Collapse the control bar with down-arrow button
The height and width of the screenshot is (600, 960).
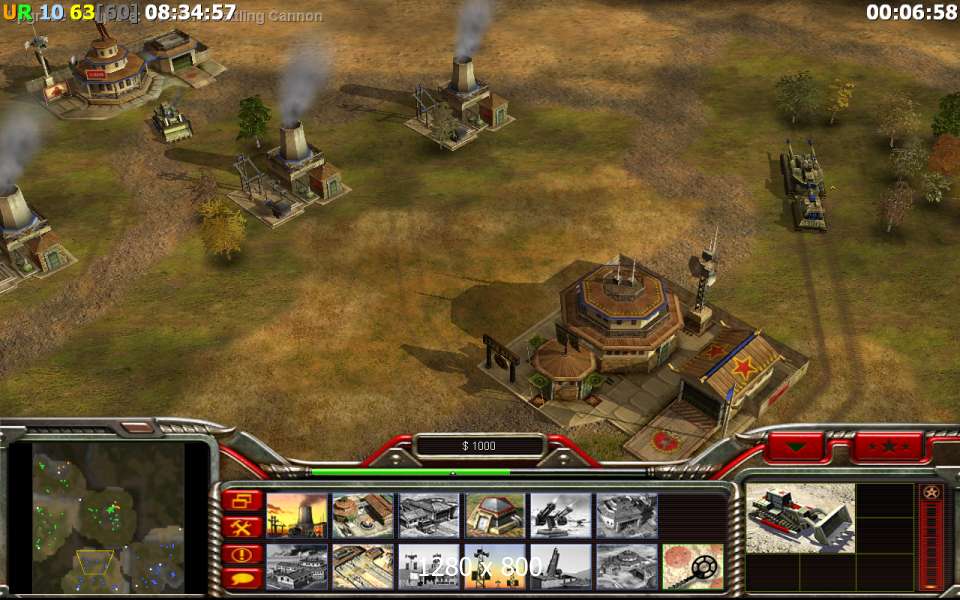pos(796,446)
